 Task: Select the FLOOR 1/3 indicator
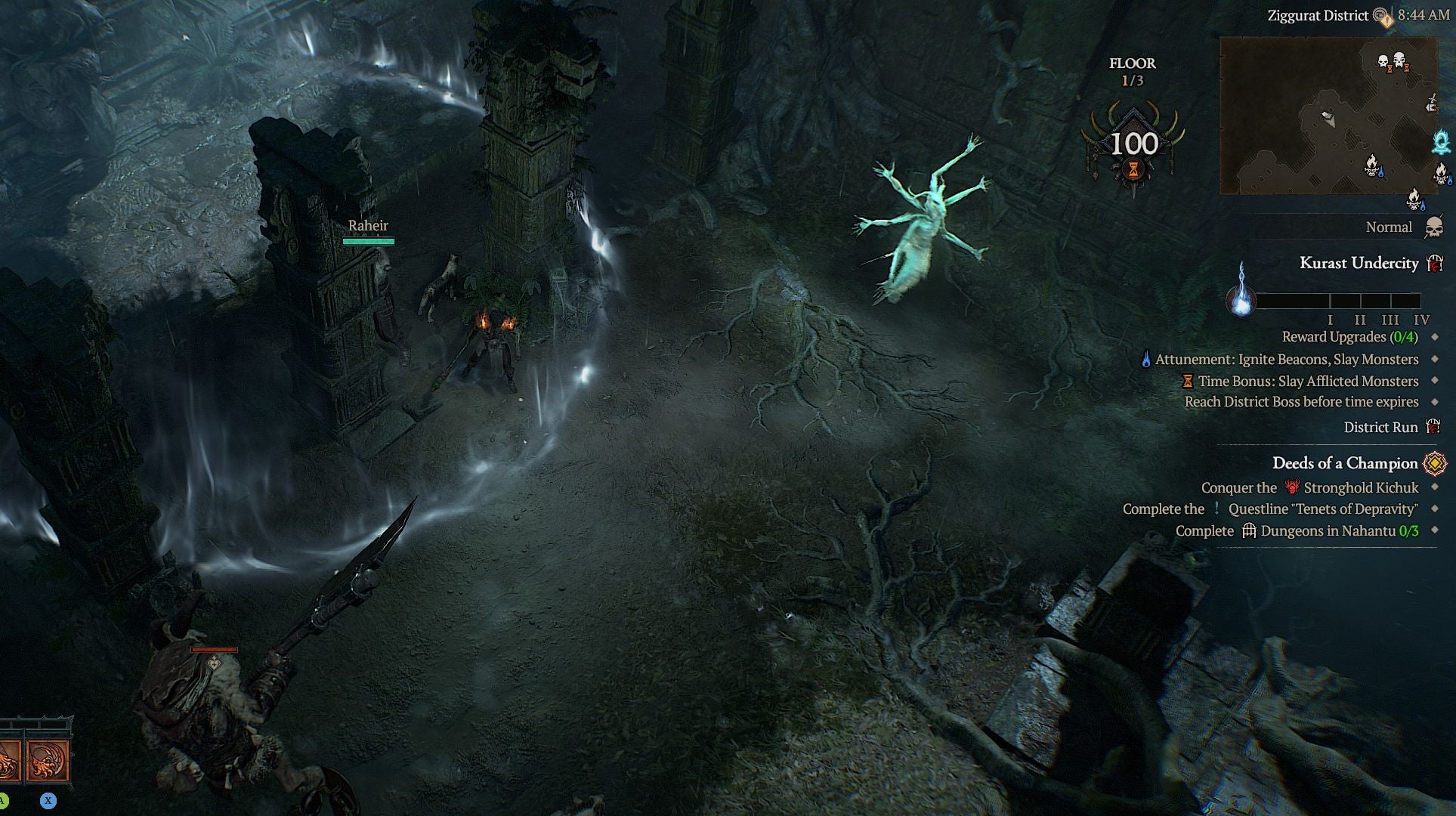(x=1132, y=72)
